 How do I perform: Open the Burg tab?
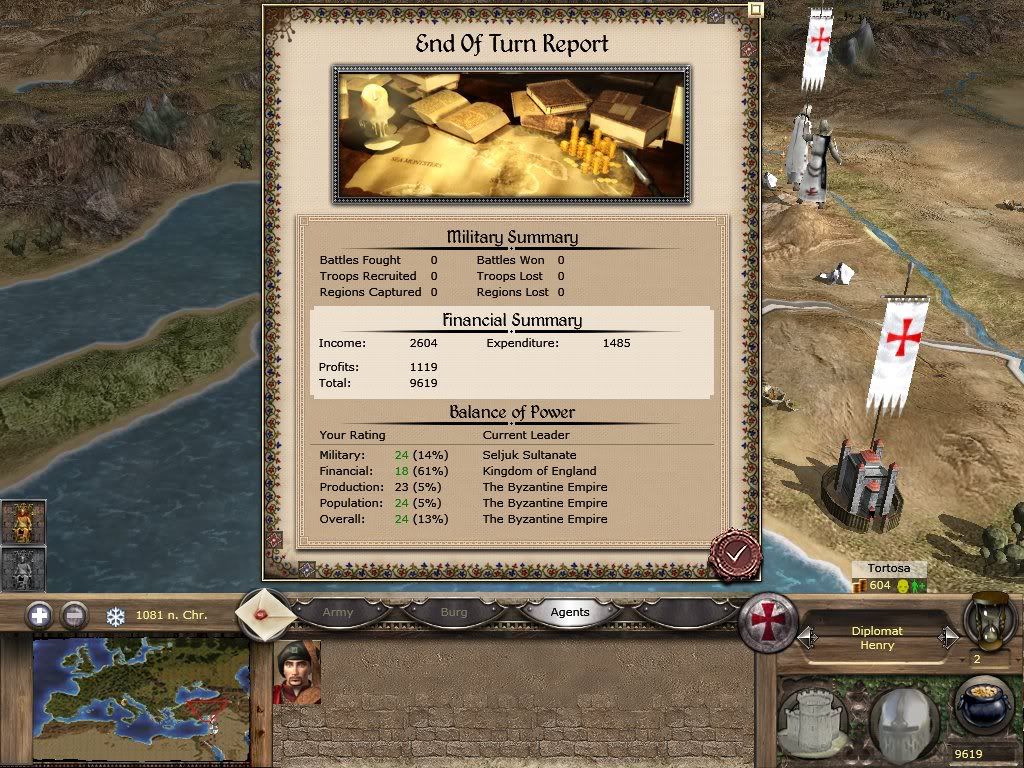(x=454, y=612)
